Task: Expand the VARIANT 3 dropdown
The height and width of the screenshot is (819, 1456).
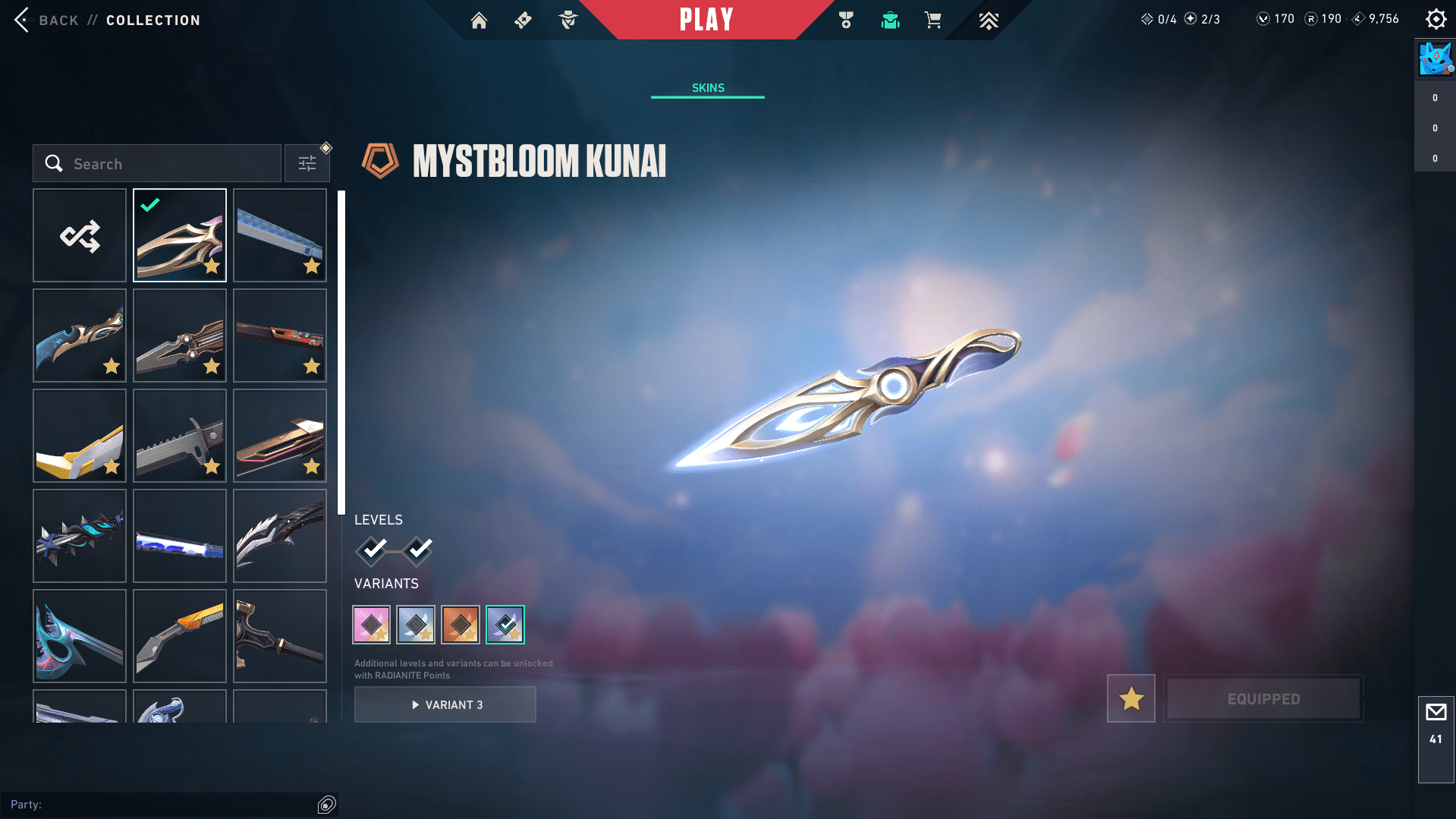Action: tap(445, 704)
